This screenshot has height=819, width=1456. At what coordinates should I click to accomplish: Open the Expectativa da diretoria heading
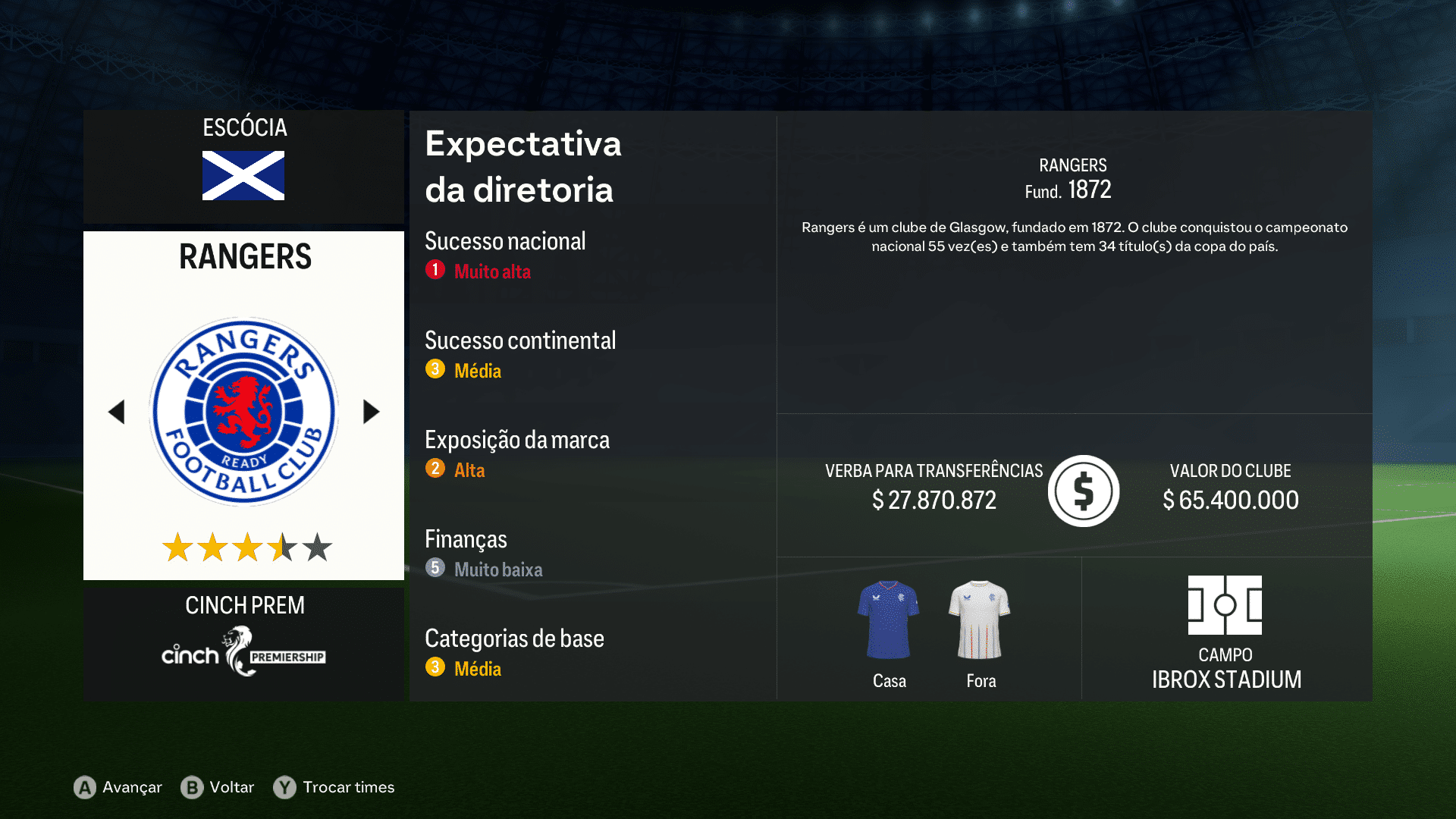[523, 167]
